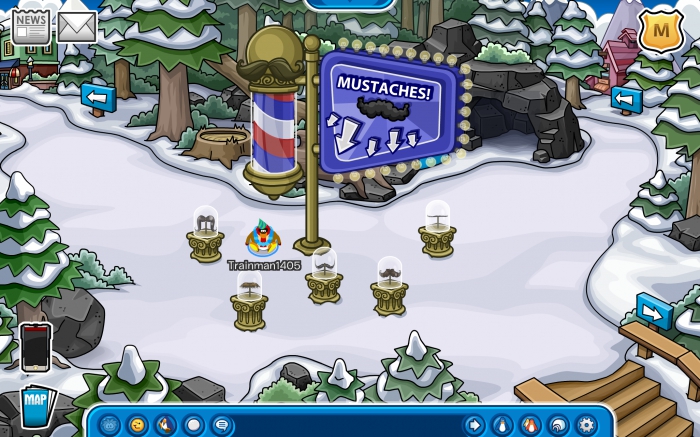
Task: Click the puffle face toolbar button
Action: point(109,425)
